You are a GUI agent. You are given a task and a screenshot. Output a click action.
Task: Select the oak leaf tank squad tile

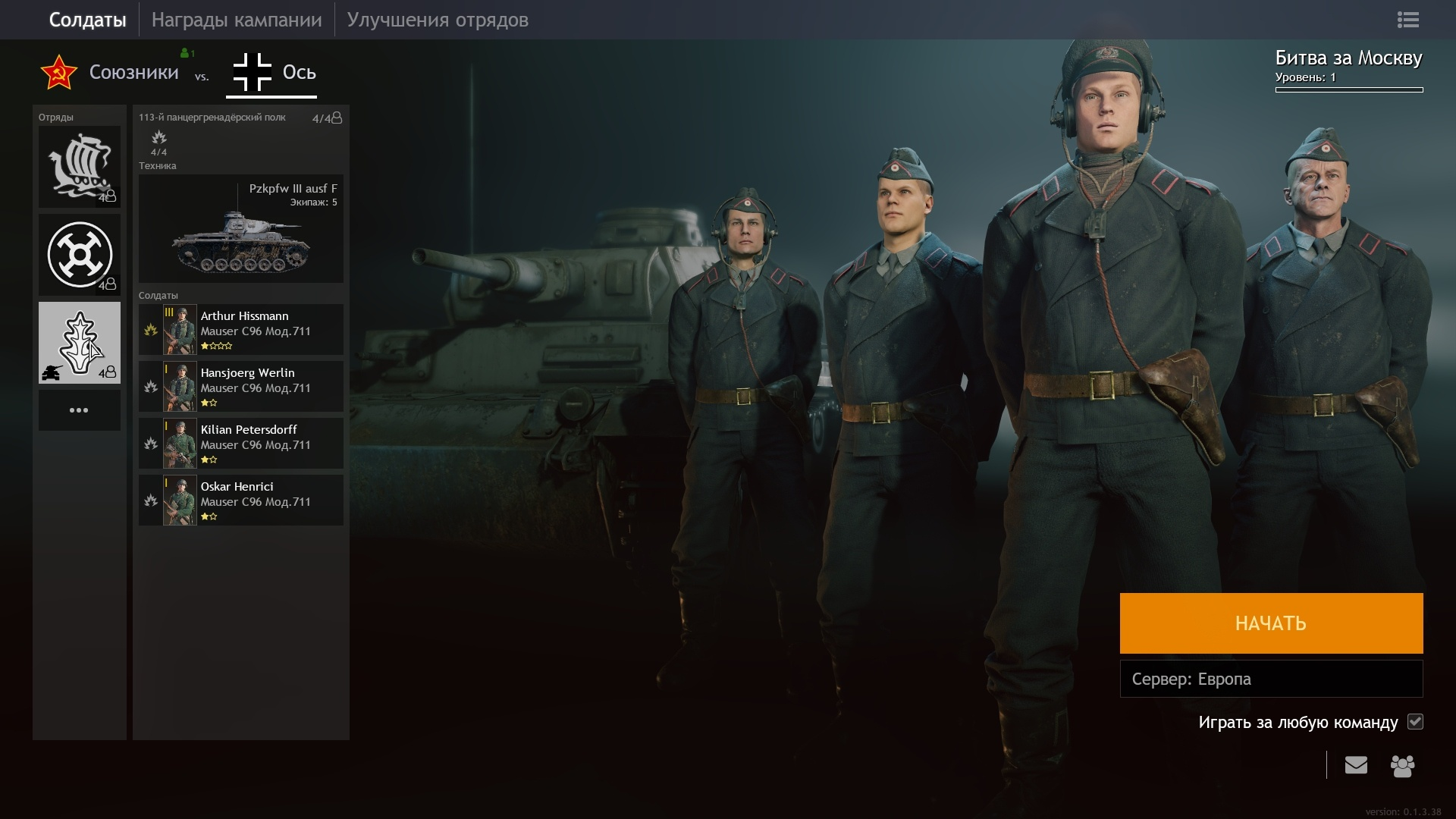[80, 343]
